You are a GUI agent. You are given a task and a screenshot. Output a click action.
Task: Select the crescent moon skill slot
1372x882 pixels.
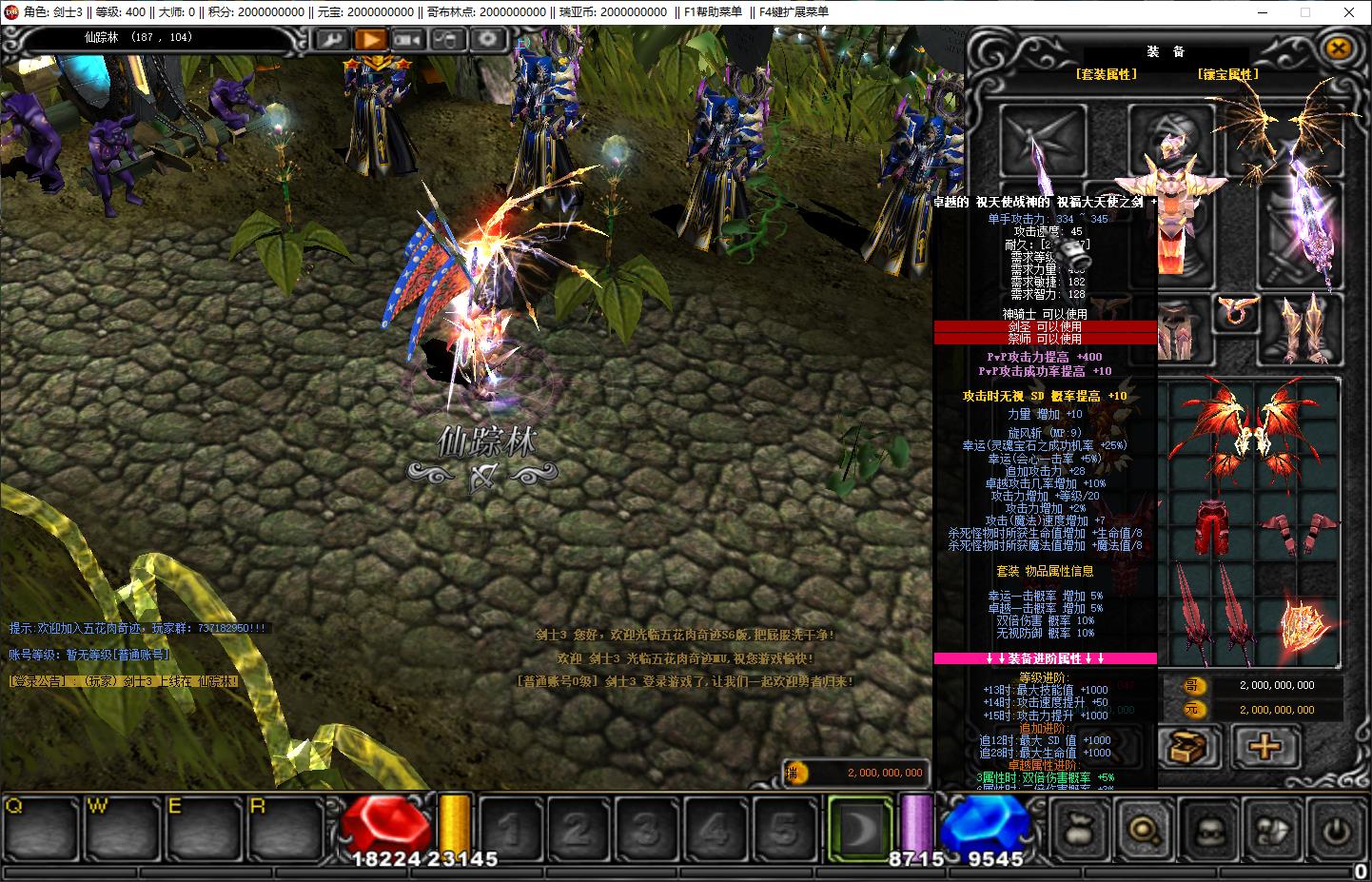pos(859,828)
